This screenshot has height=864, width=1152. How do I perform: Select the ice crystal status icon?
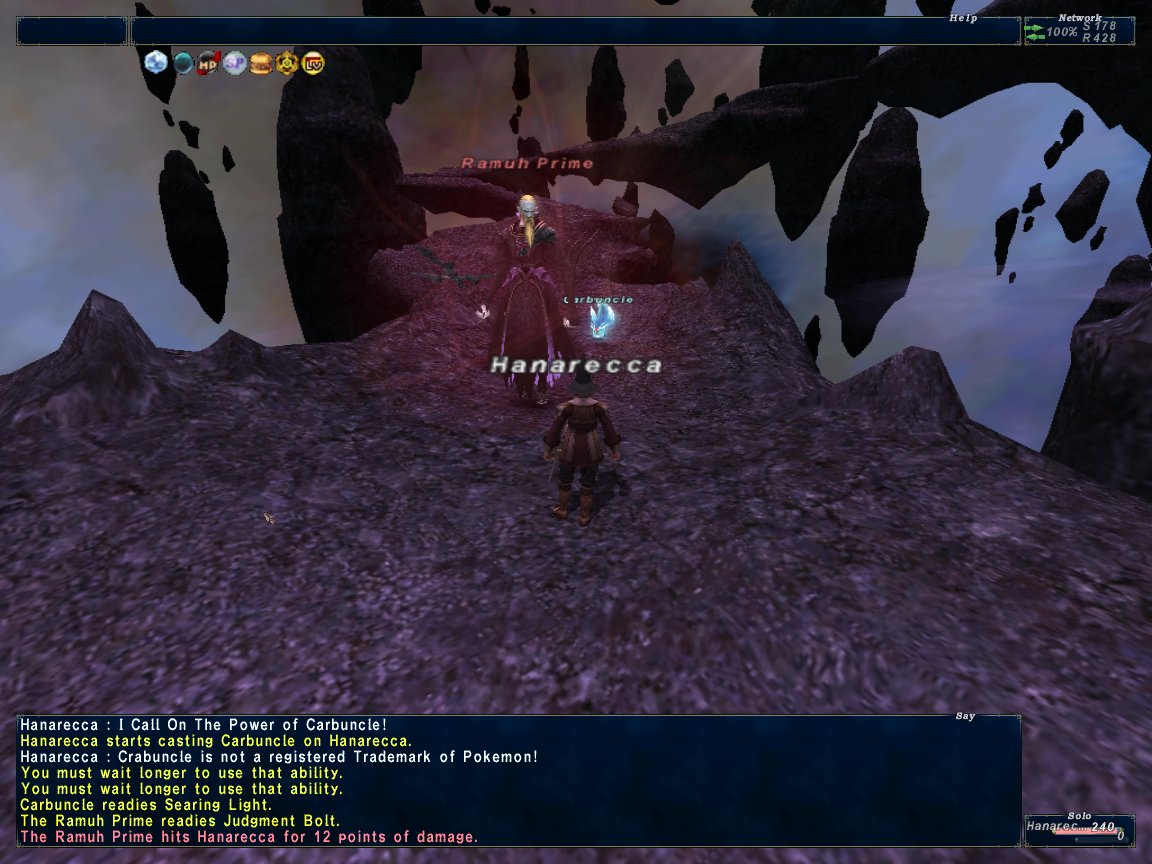point(155,63)
